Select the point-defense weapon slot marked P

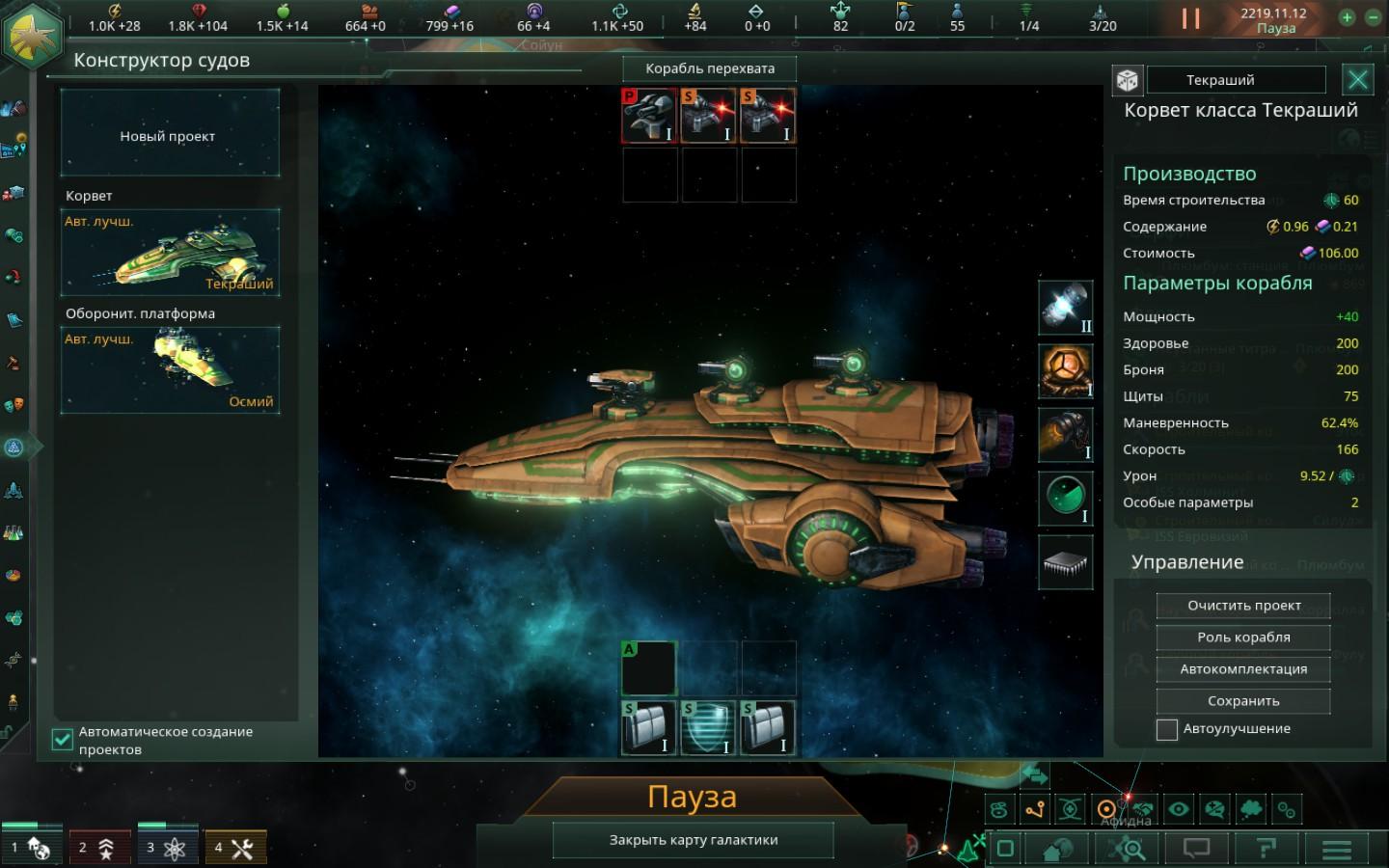649,116
